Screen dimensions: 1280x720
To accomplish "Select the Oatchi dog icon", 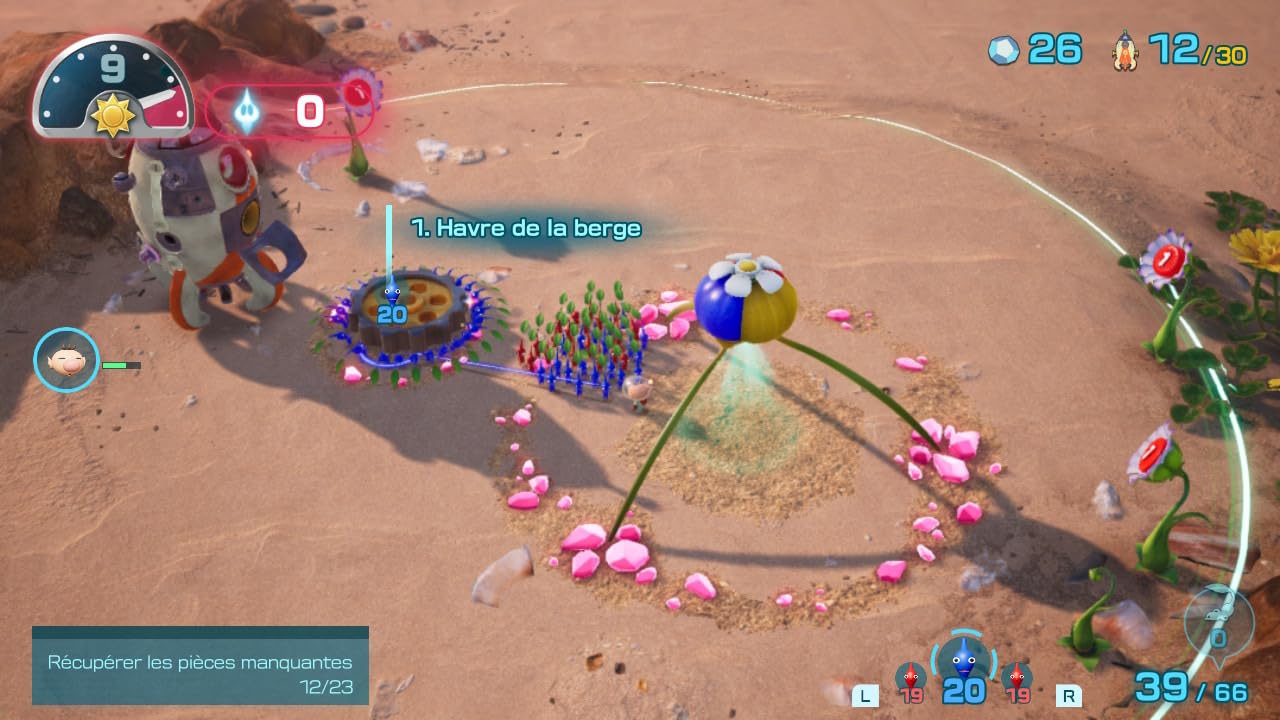I will pyautogui.click(x=1218, y=620).
